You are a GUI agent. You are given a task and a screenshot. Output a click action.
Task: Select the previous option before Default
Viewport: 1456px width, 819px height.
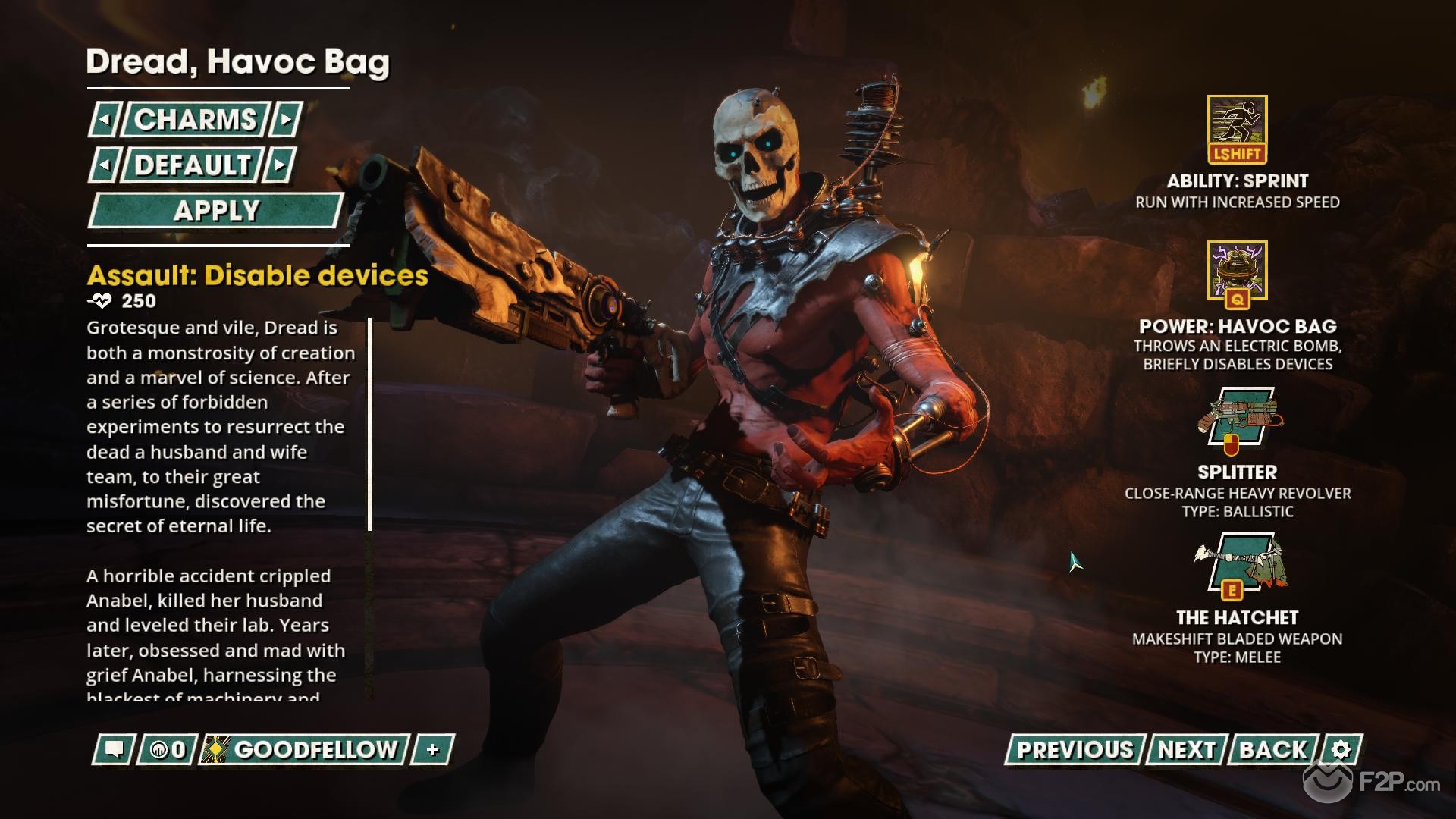click(x=105, y=165)
